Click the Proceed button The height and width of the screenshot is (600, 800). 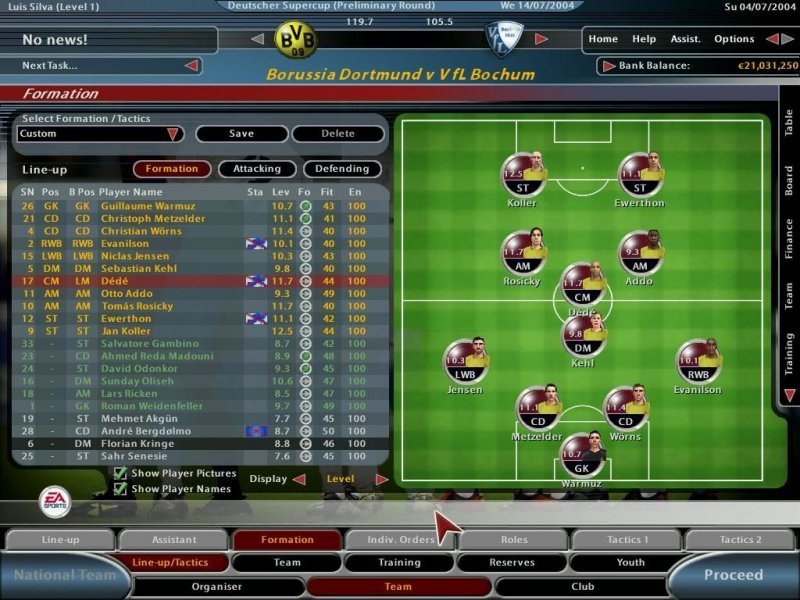(733, 575)
